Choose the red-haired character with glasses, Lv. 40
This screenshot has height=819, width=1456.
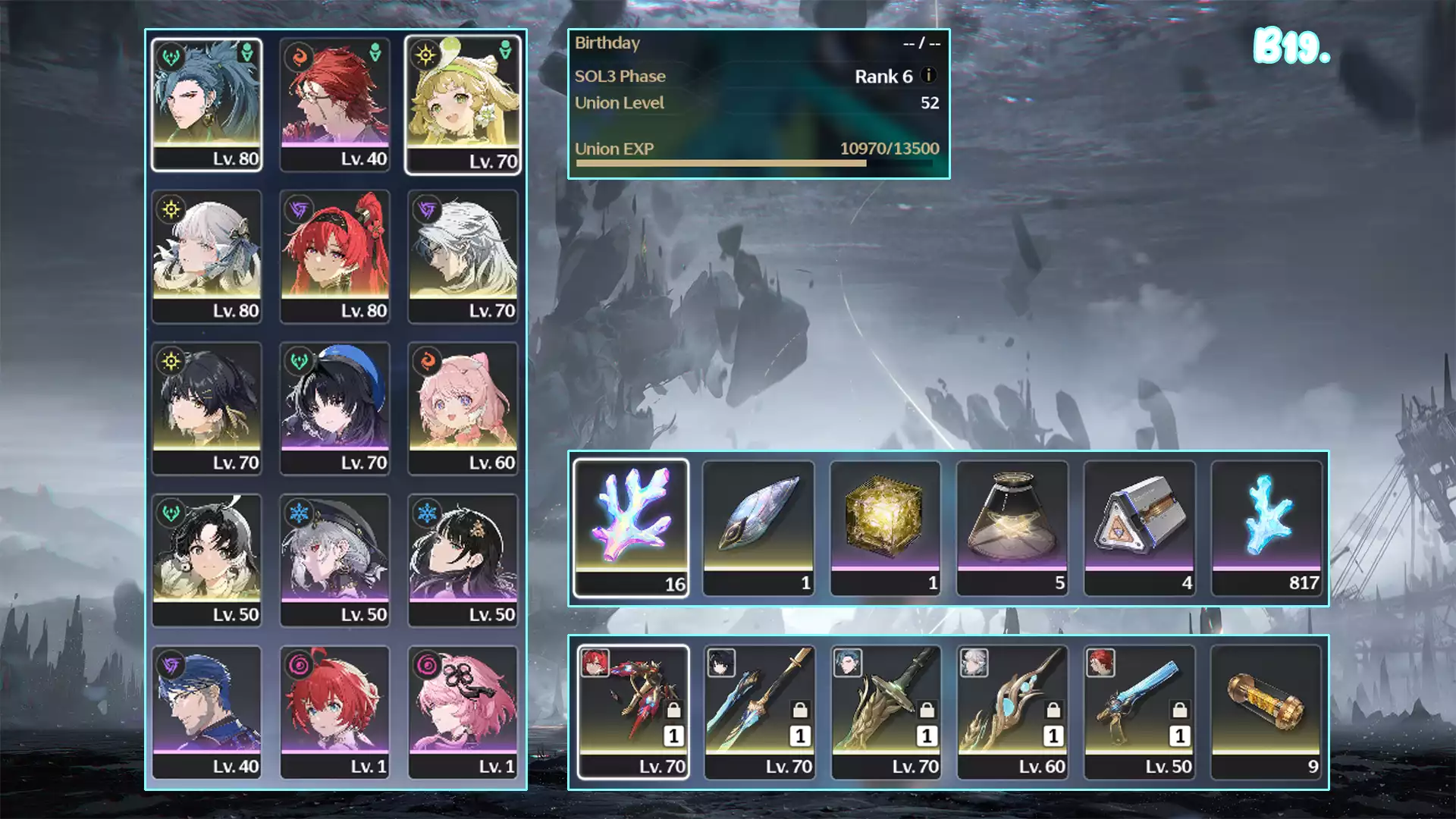[334, 105]
